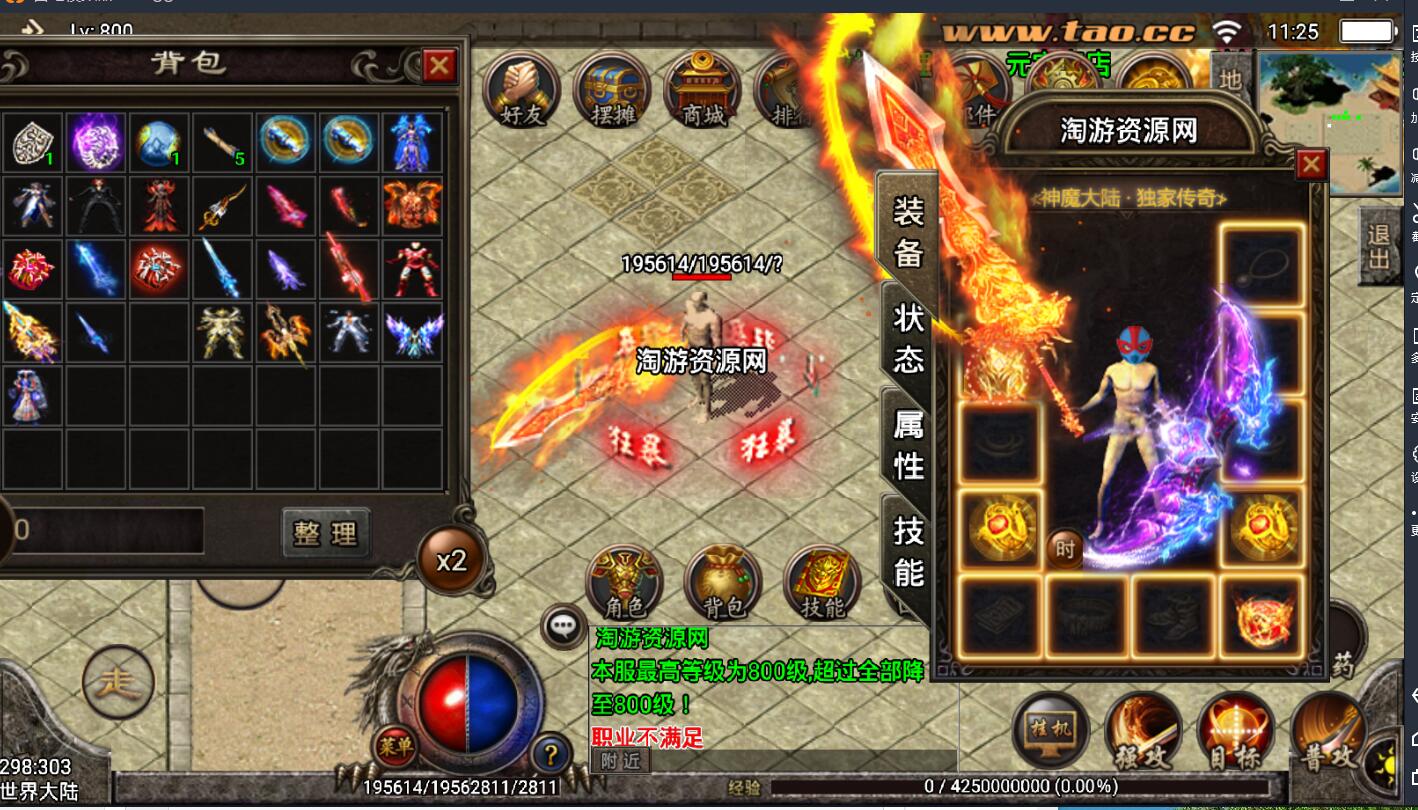Screen dimensions: 1418x810
Task: Toggle the 走 walk mode button
Action: pyautogui.click(x=119, y=685)
